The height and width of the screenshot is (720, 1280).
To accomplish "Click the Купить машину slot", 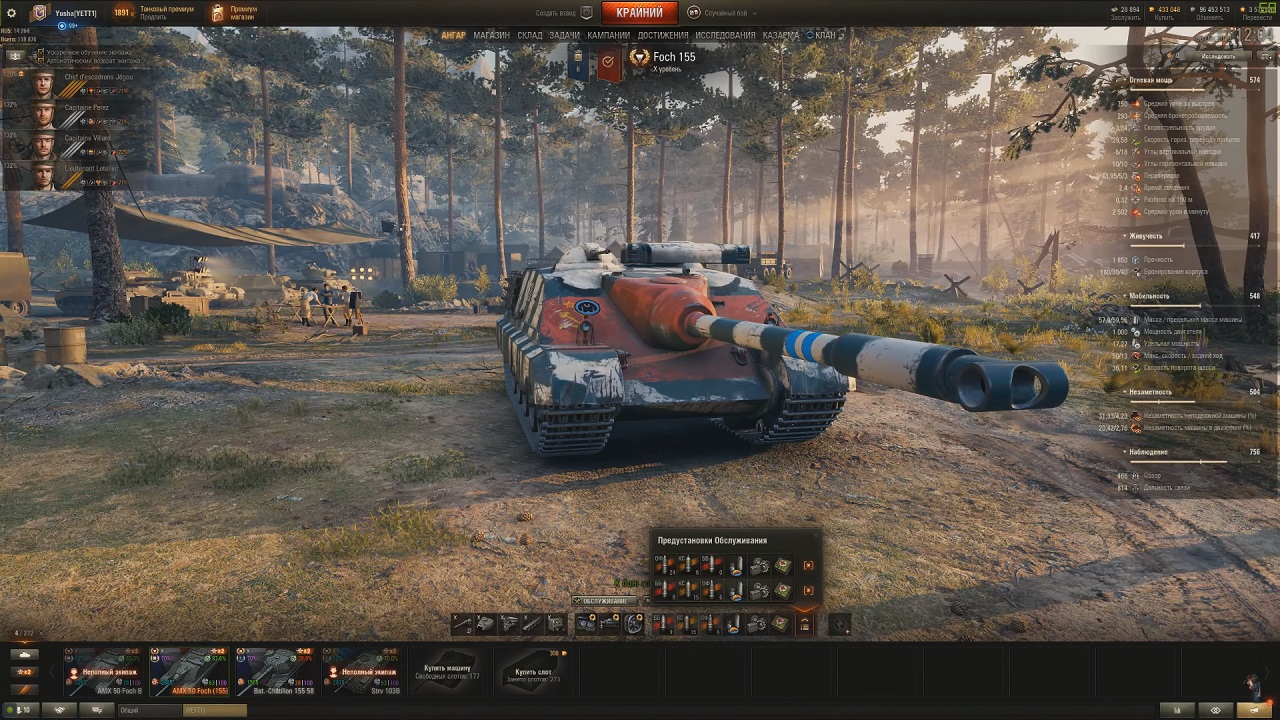I will (447, 671).
